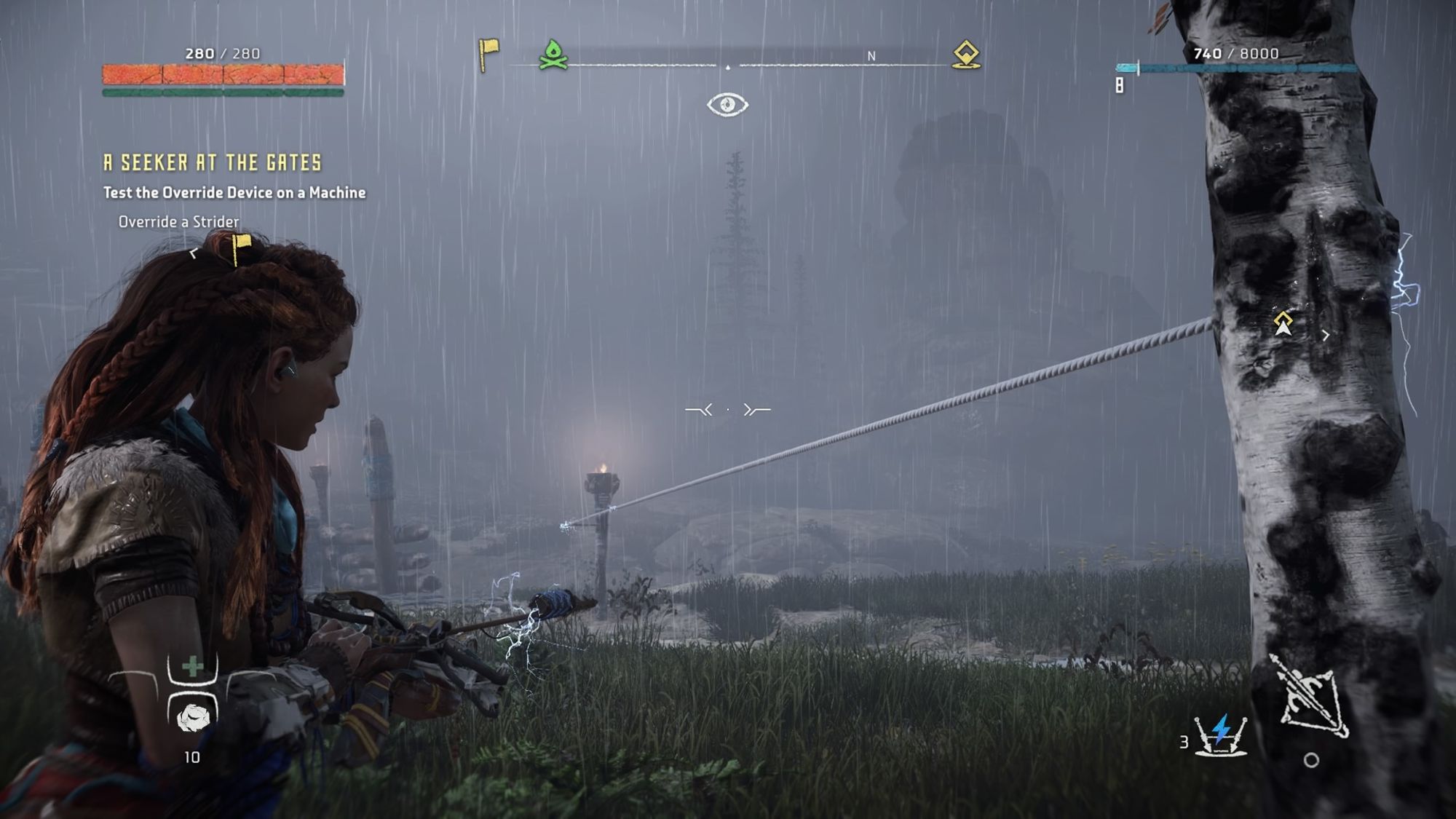This screenshot has height=819, width=1456.
Task: Choose the rock throwable item slot
Action: pos(193,716)
